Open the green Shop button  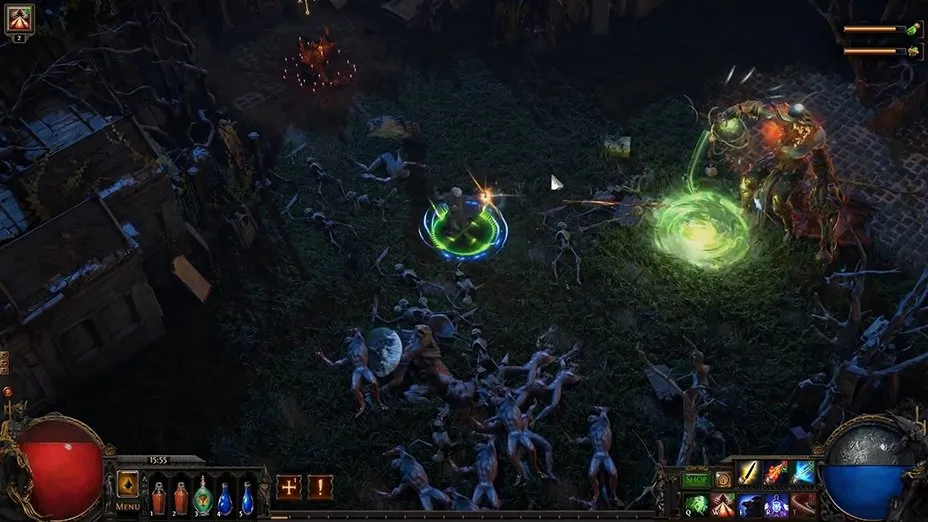point(695,479)
